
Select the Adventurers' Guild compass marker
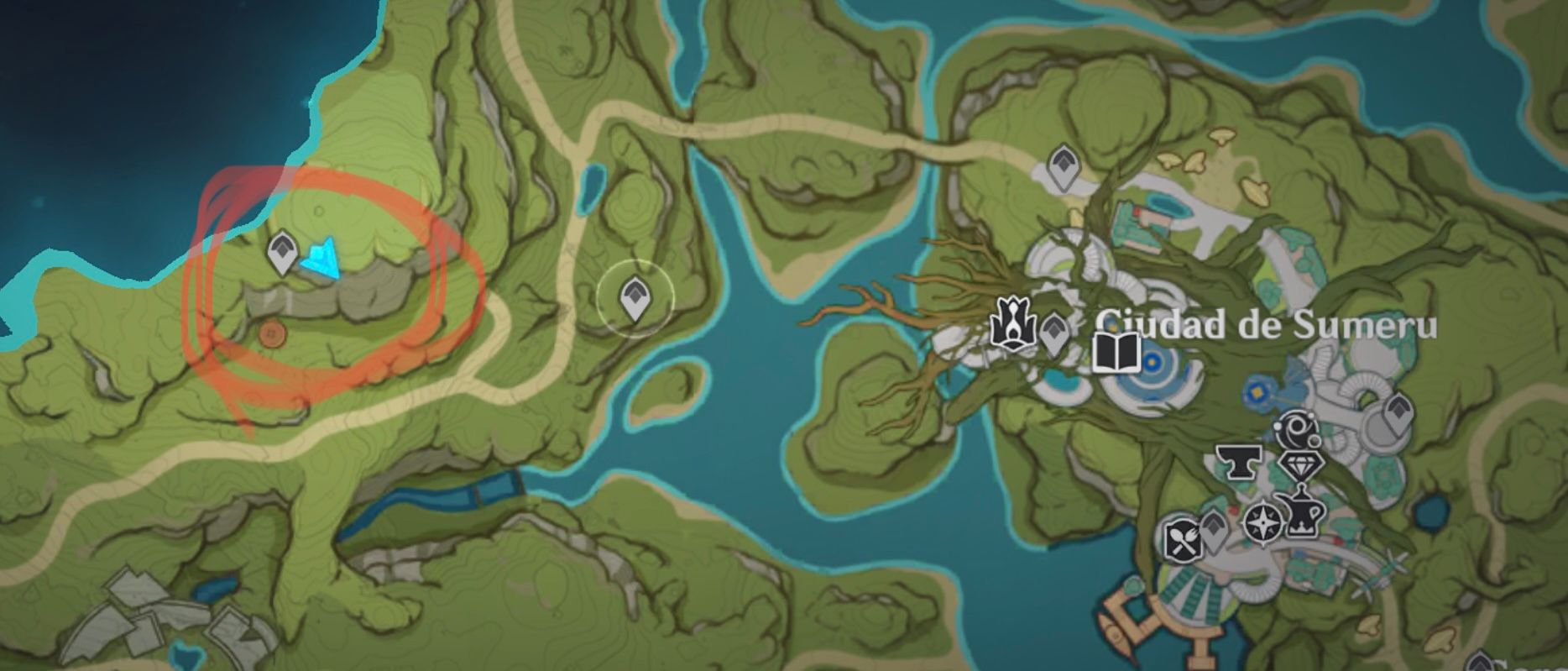[1262, 521]
